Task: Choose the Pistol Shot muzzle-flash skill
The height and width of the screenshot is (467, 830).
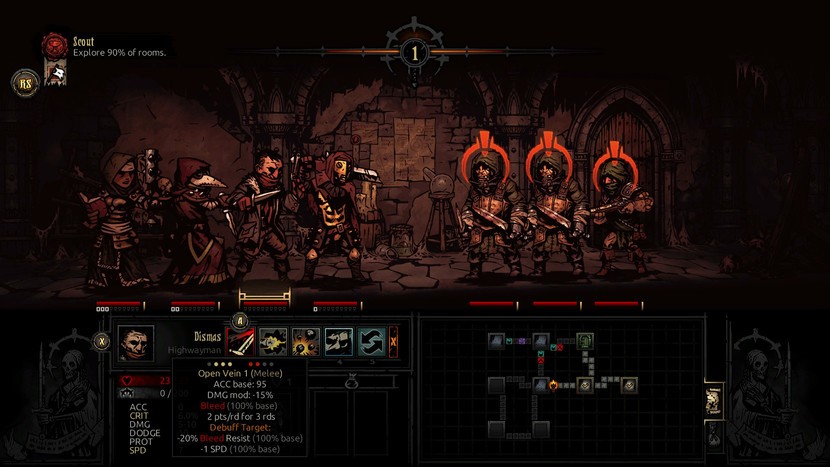Action: click(273, 342)
